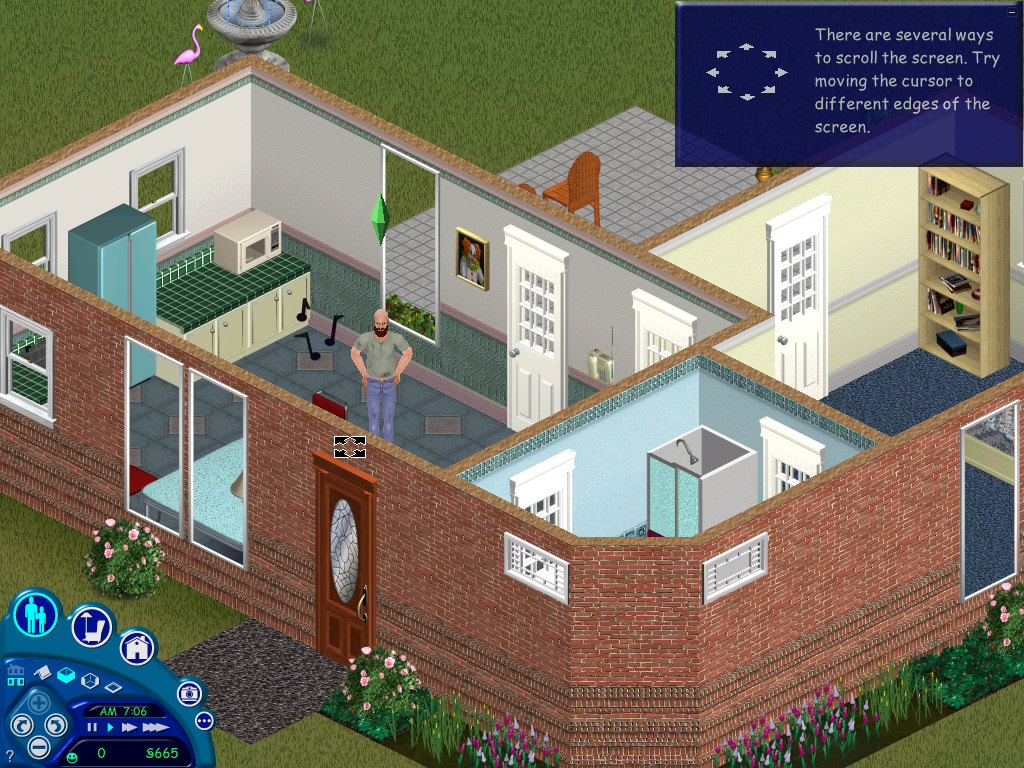Switch to the cutaway walls view
This screenshot has width=1024, height=768.
pyautogui.click(x=89, y=681)
